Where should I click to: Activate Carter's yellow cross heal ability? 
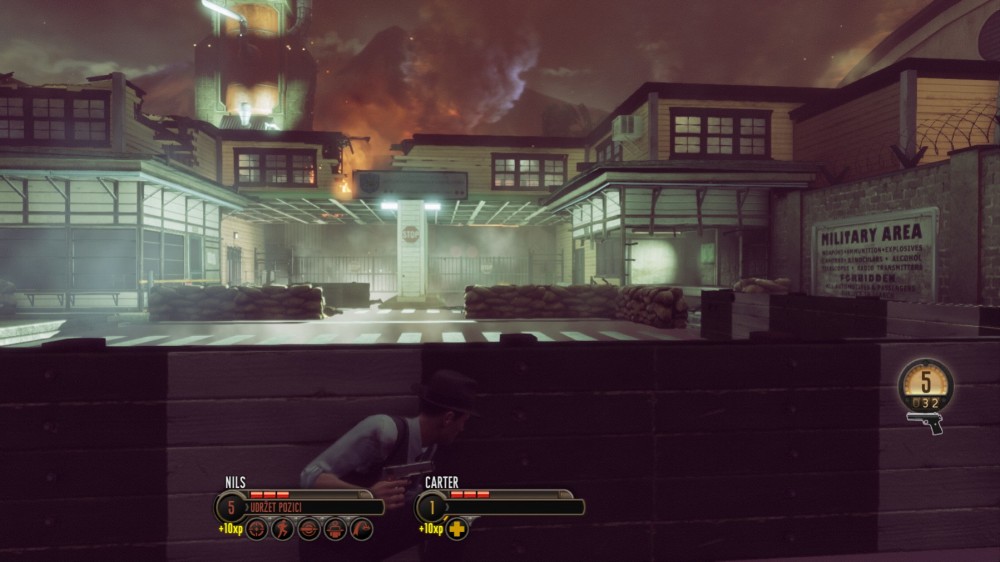pos(457,529)
